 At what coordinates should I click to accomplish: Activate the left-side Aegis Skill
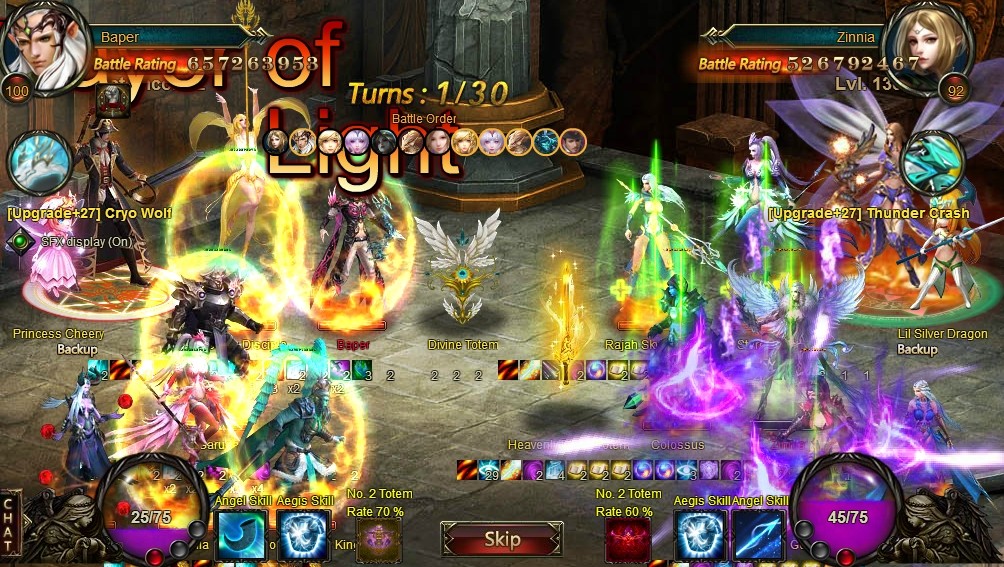pos(303,534)
